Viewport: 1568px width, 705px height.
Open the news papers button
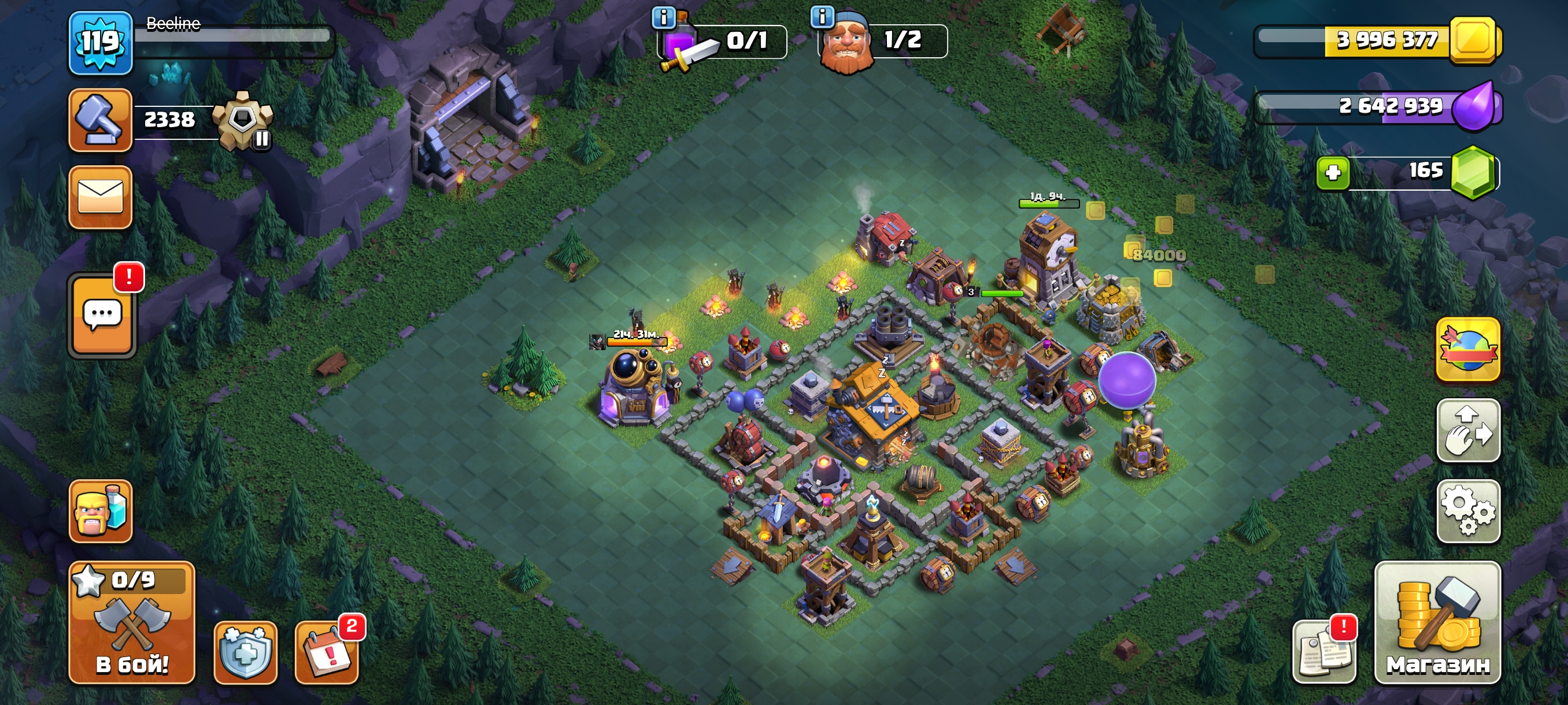click(1325, 652)
